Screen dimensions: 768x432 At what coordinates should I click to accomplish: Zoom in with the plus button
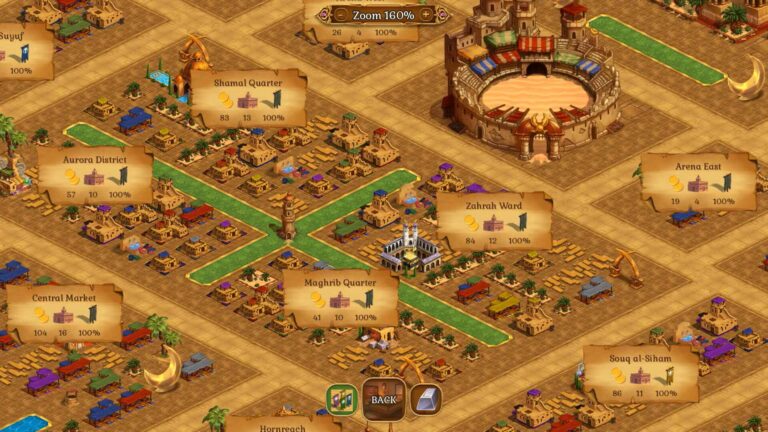426,15
